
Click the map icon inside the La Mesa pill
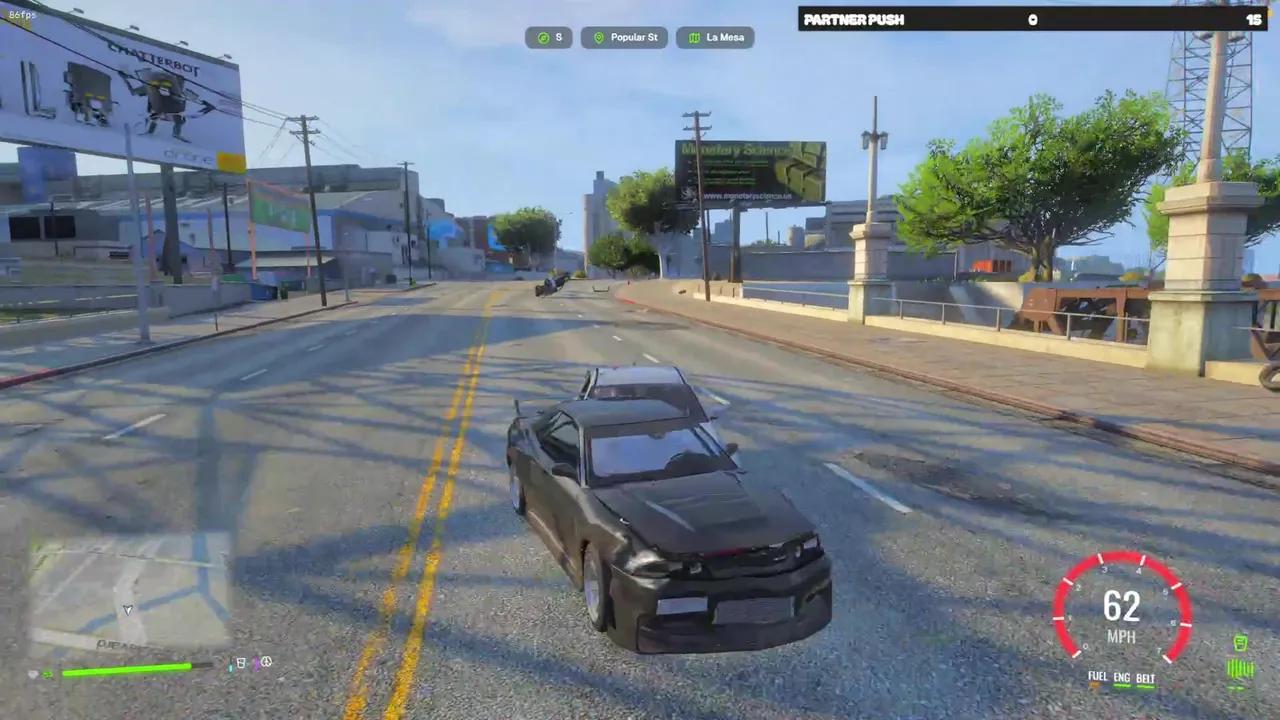tap(695, 37)
